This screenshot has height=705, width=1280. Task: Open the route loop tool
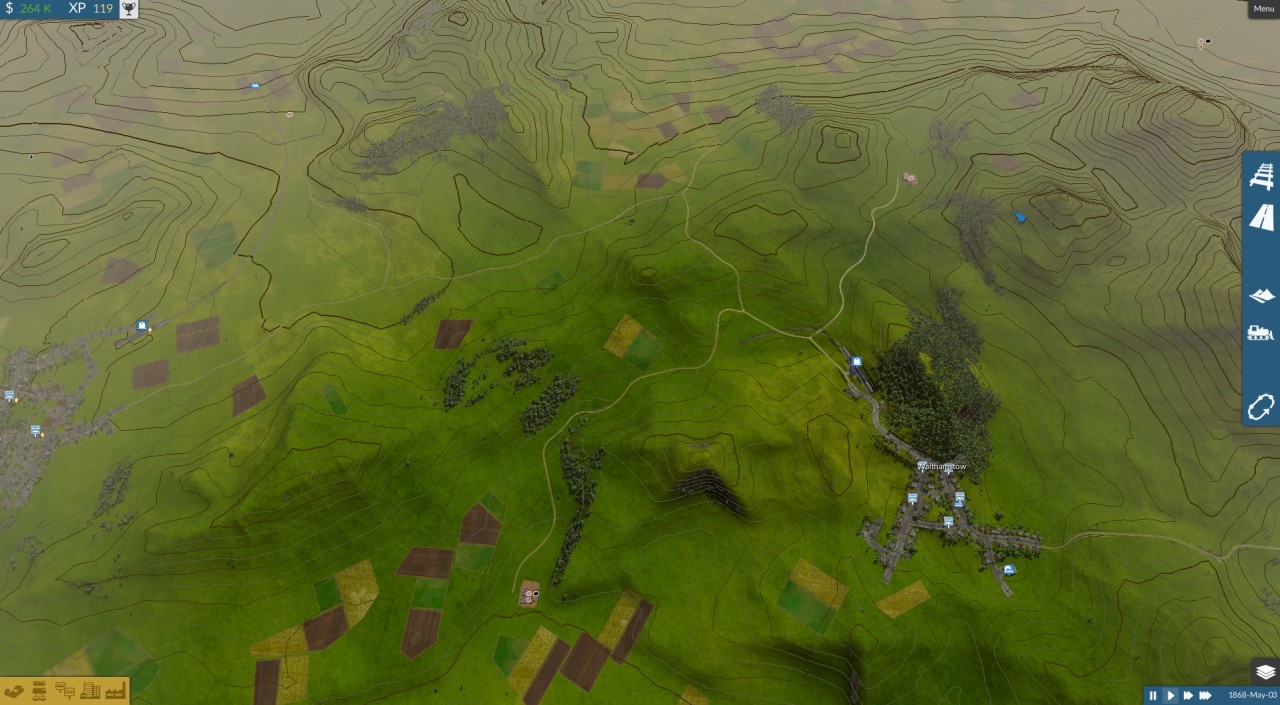point(1261,407)
